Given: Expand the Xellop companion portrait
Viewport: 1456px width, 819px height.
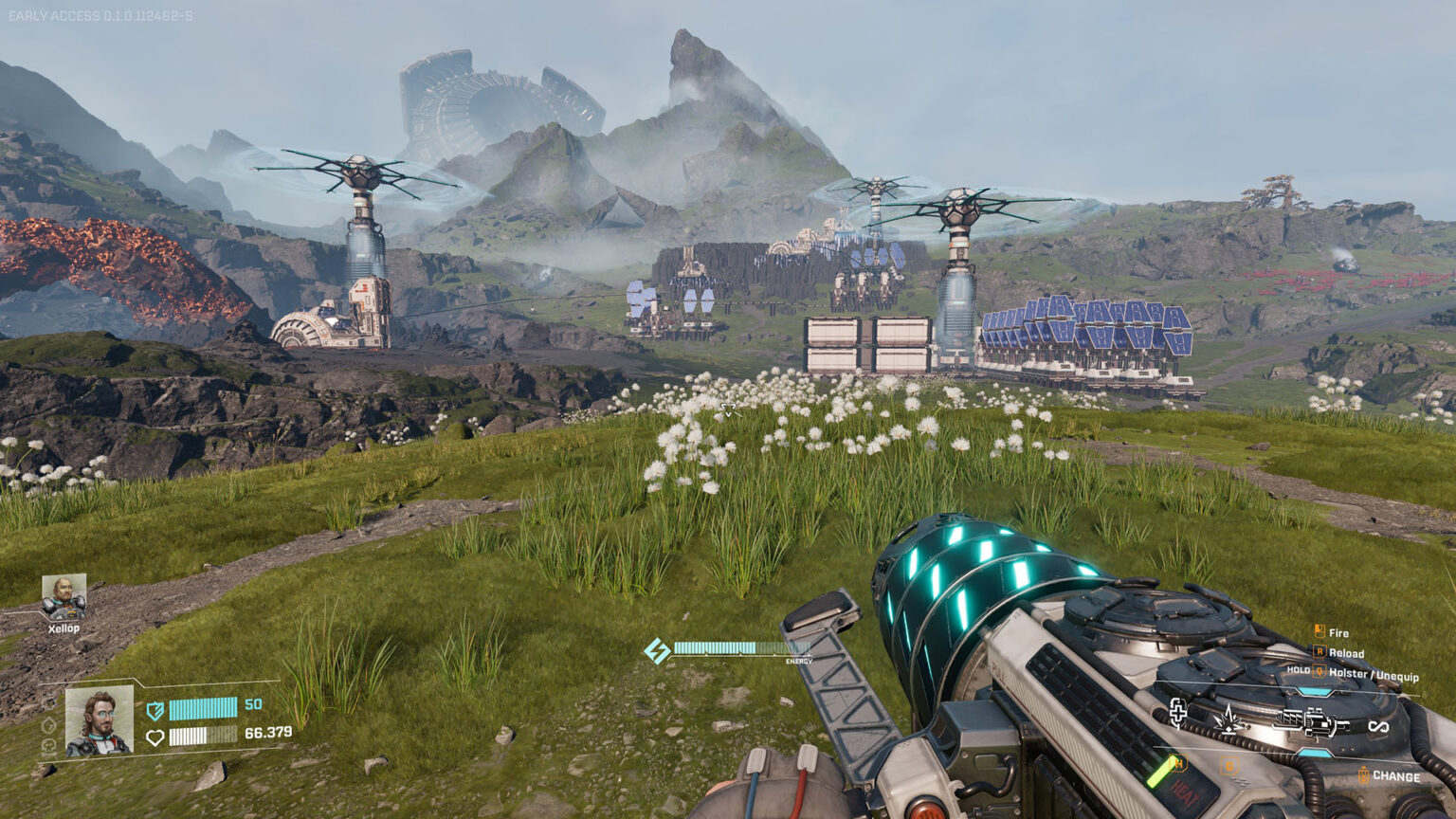Looking at the screenshot, I should pos(64,596).
